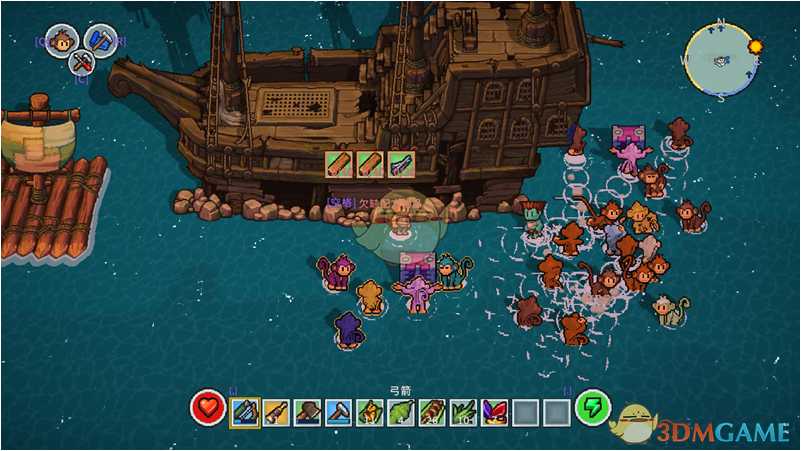The width and height of the screenshot is (801, 451).
Task: Click the red heart health button
Action: pos(207,408)
